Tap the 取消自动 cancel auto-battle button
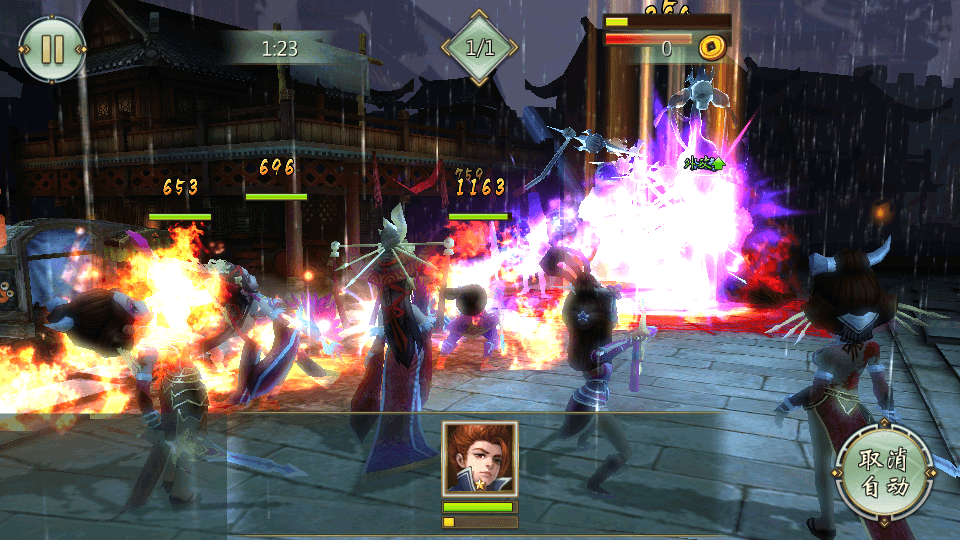The image size is (960, 540). tap(884, 474)
